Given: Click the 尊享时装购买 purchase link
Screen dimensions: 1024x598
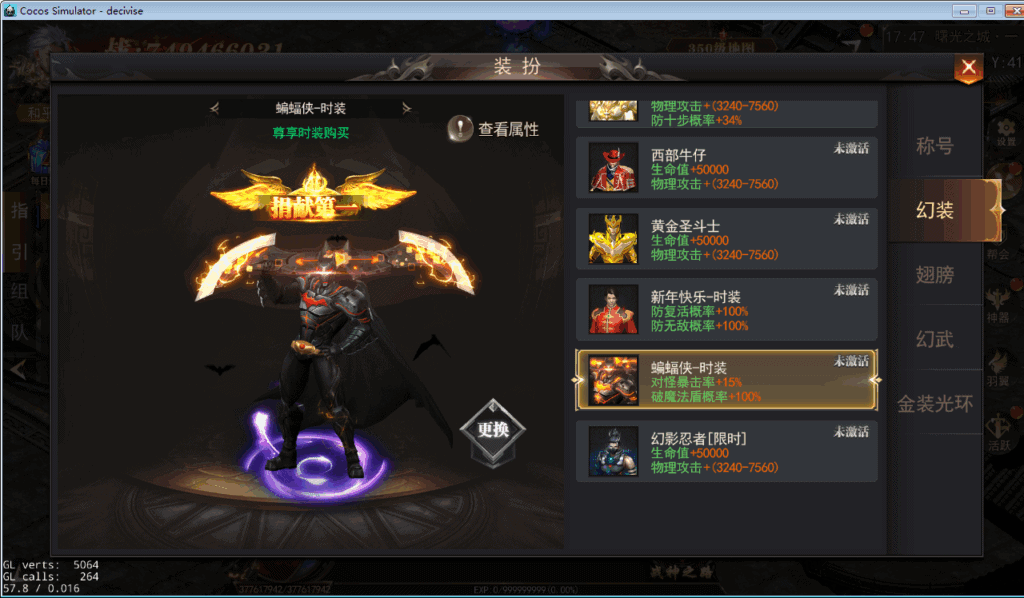Looking at the screenshot, I should pyautogui.click(x=311, y=132).
